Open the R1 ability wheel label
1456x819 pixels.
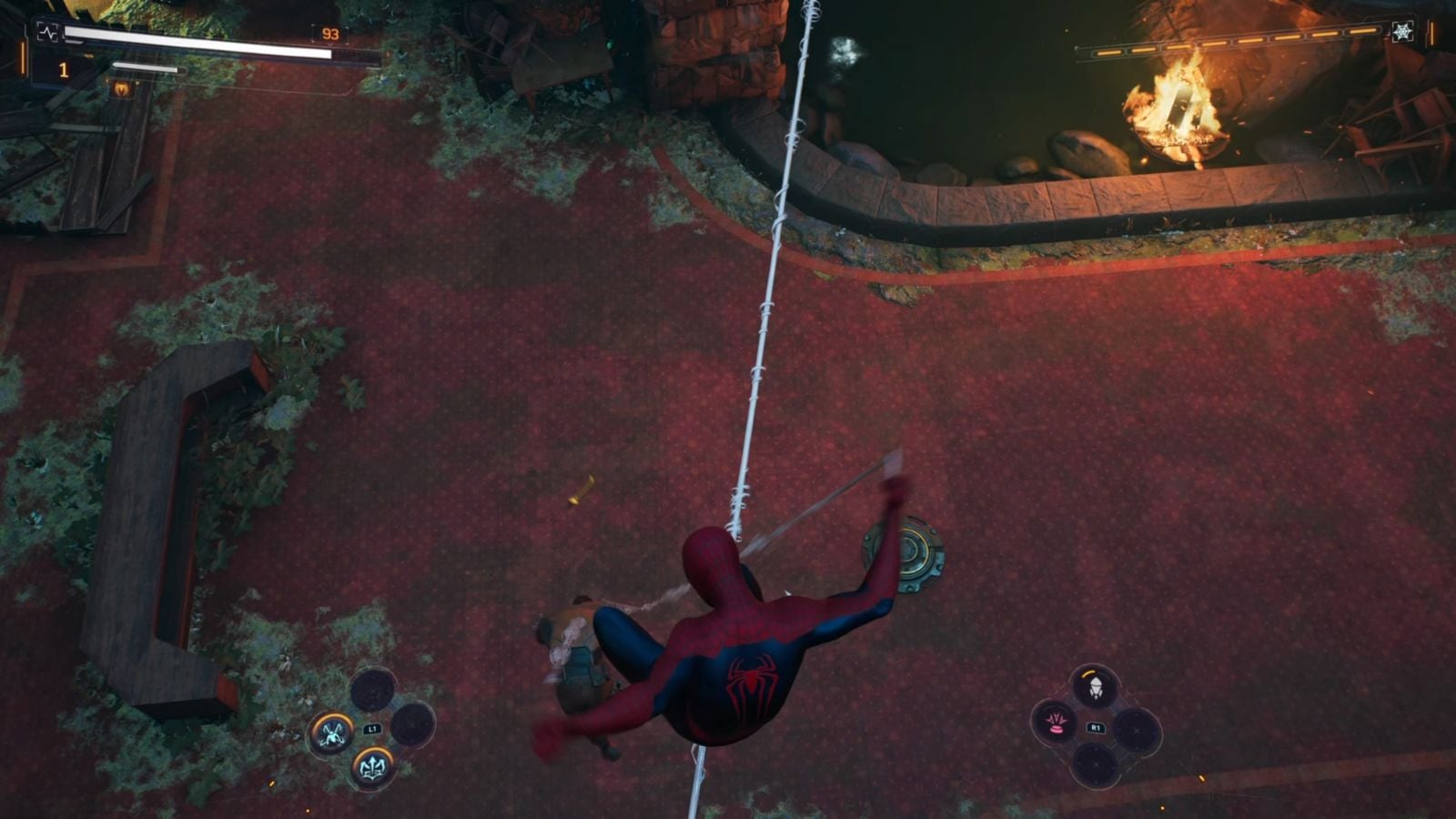click(x=1097, y=726)
